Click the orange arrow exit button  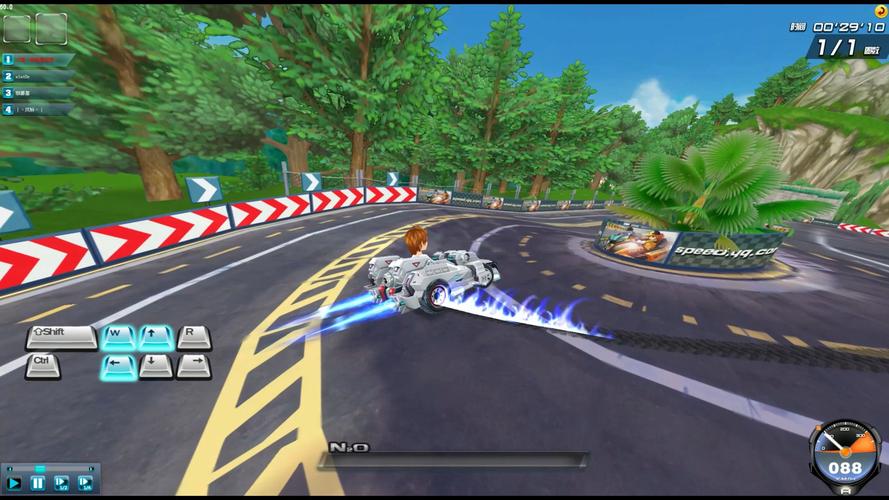click(880, 11)
